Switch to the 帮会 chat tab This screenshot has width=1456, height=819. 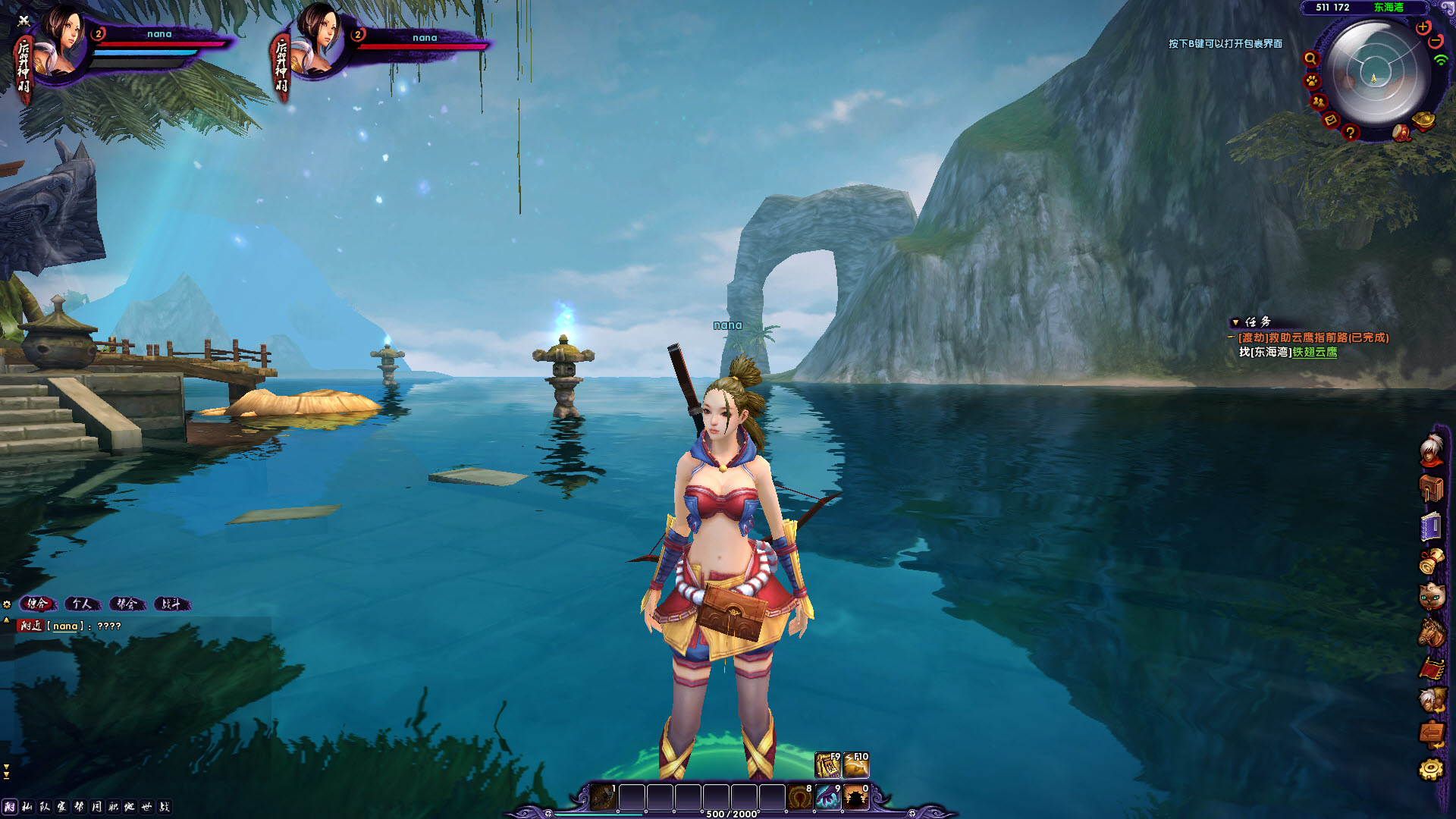pyautogui.click(x=127, y=604)
